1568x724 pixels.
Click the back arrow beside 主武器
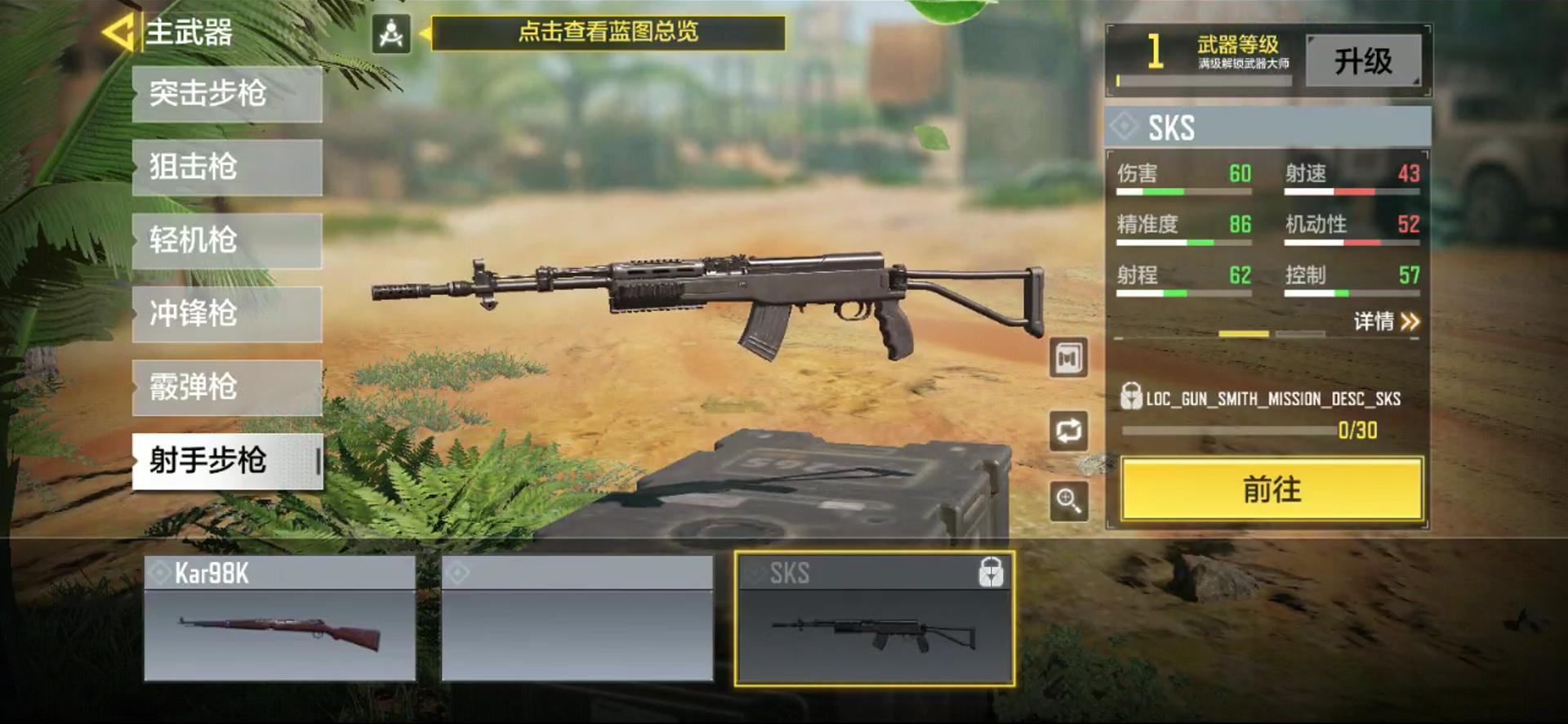(118, 33)
